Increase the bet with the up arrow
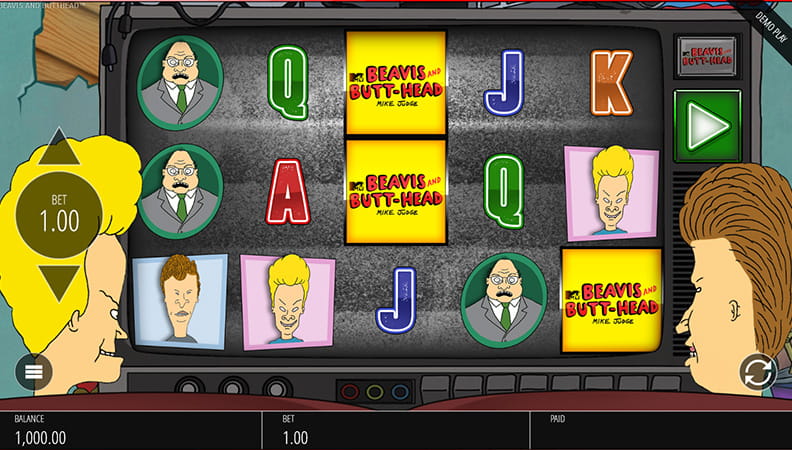This screenshot has height=450, width=792. [x=59, y=149]
